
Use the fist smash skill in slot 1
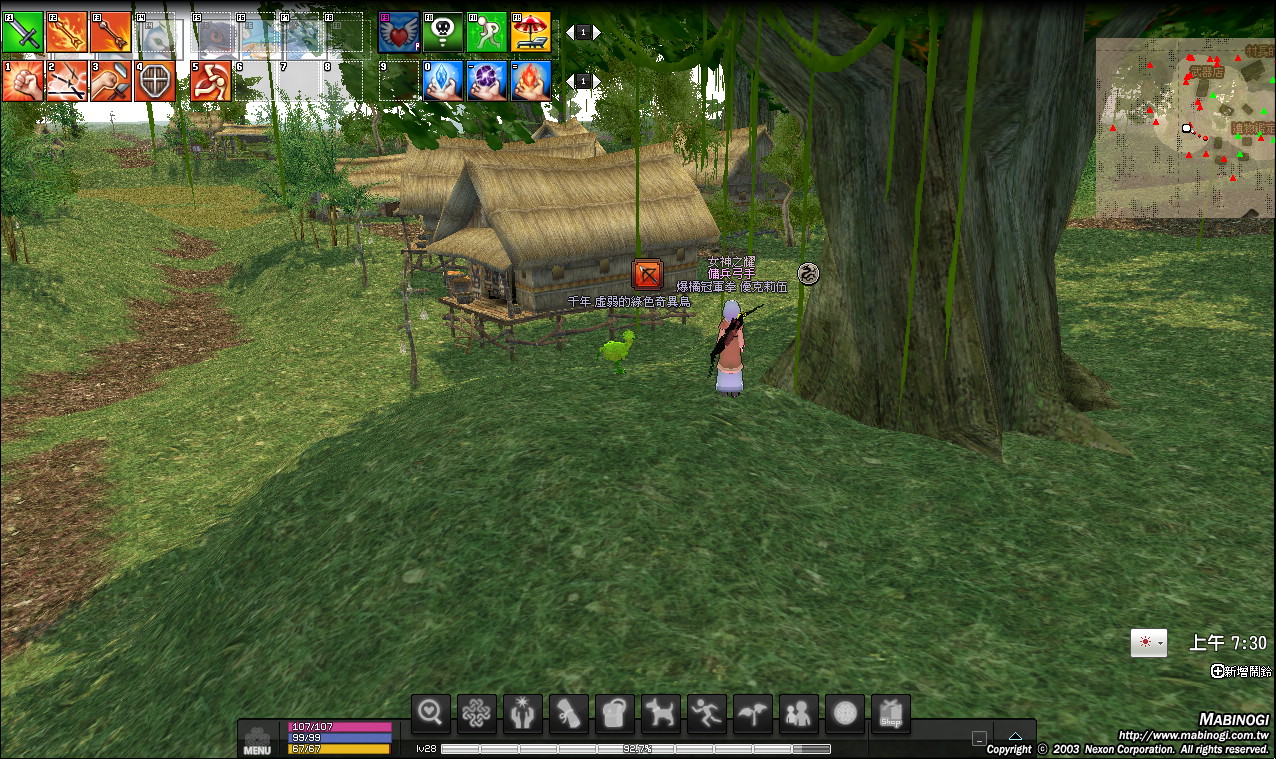(22, 81)
